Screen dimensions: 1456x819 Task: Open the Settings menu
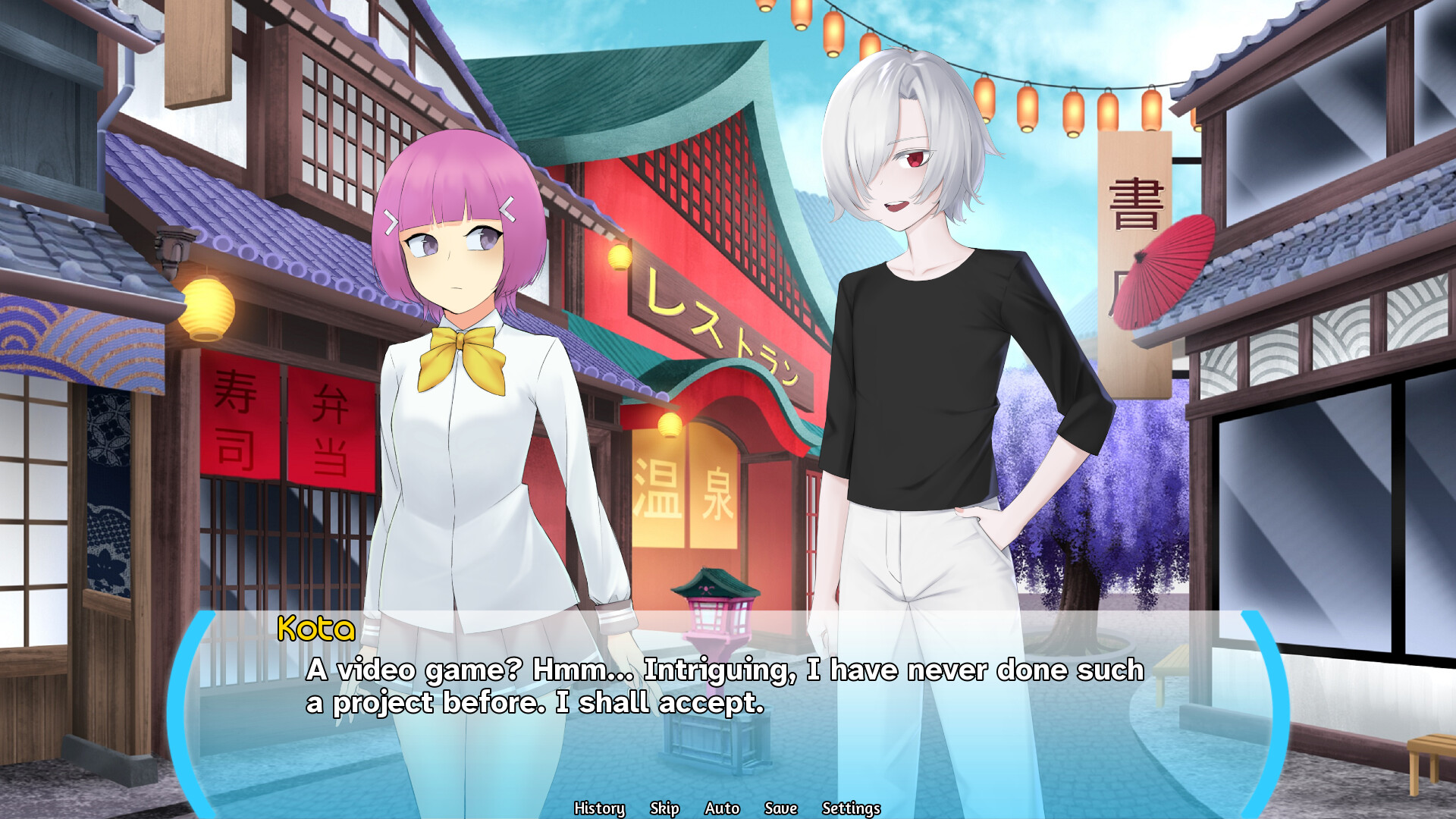850,808
